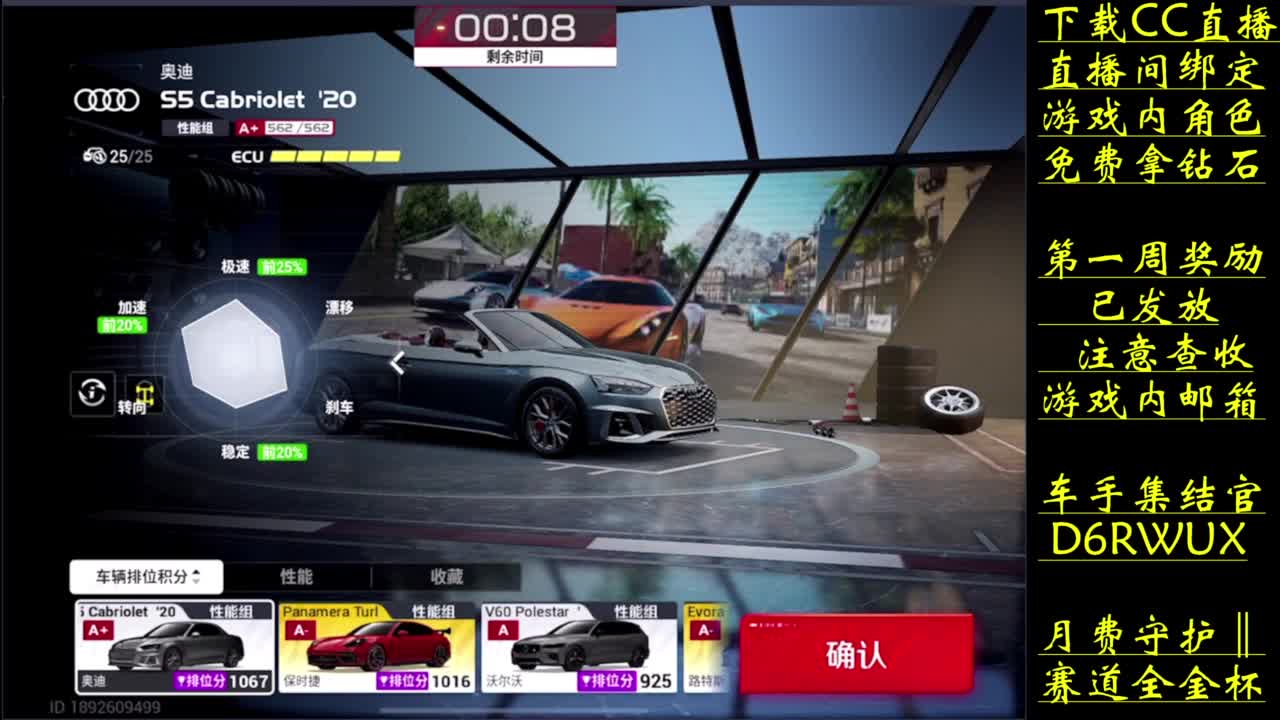Click the fuel tank 25/25 icon
This screenshot has height=720, width=1280.
(x=91, y=156)
